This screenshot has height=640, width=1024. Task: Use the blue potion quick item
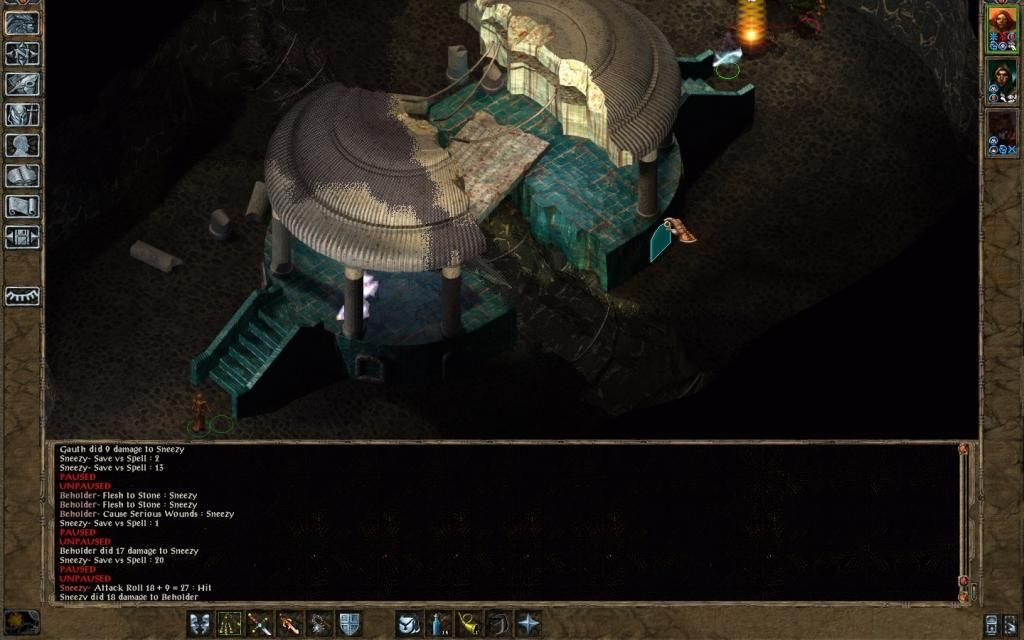[x=438, y=624]
